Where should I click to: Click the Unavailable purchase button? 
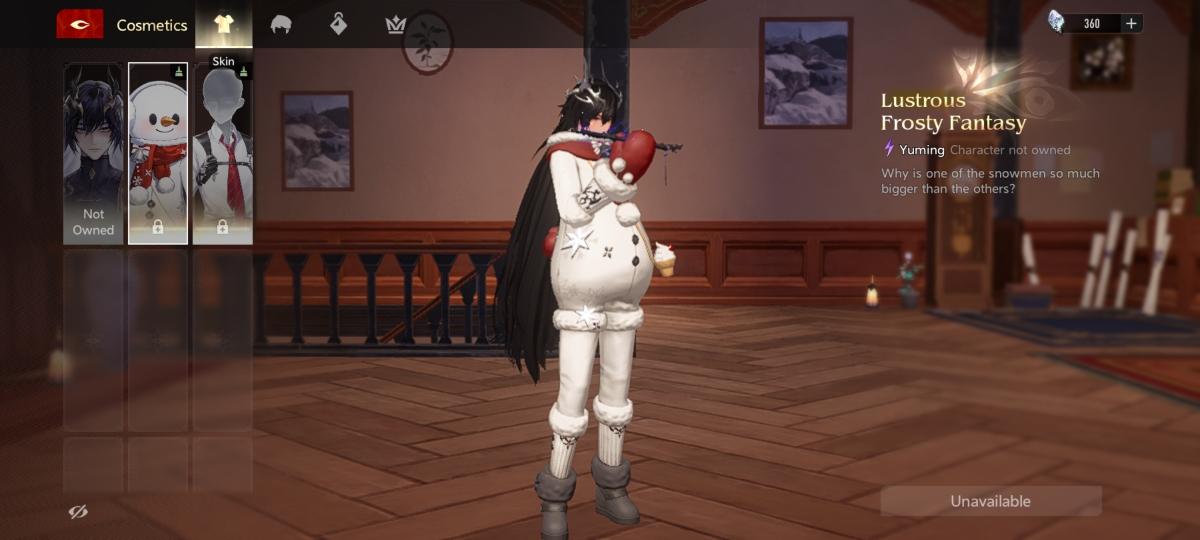click(x=990, y=501)
